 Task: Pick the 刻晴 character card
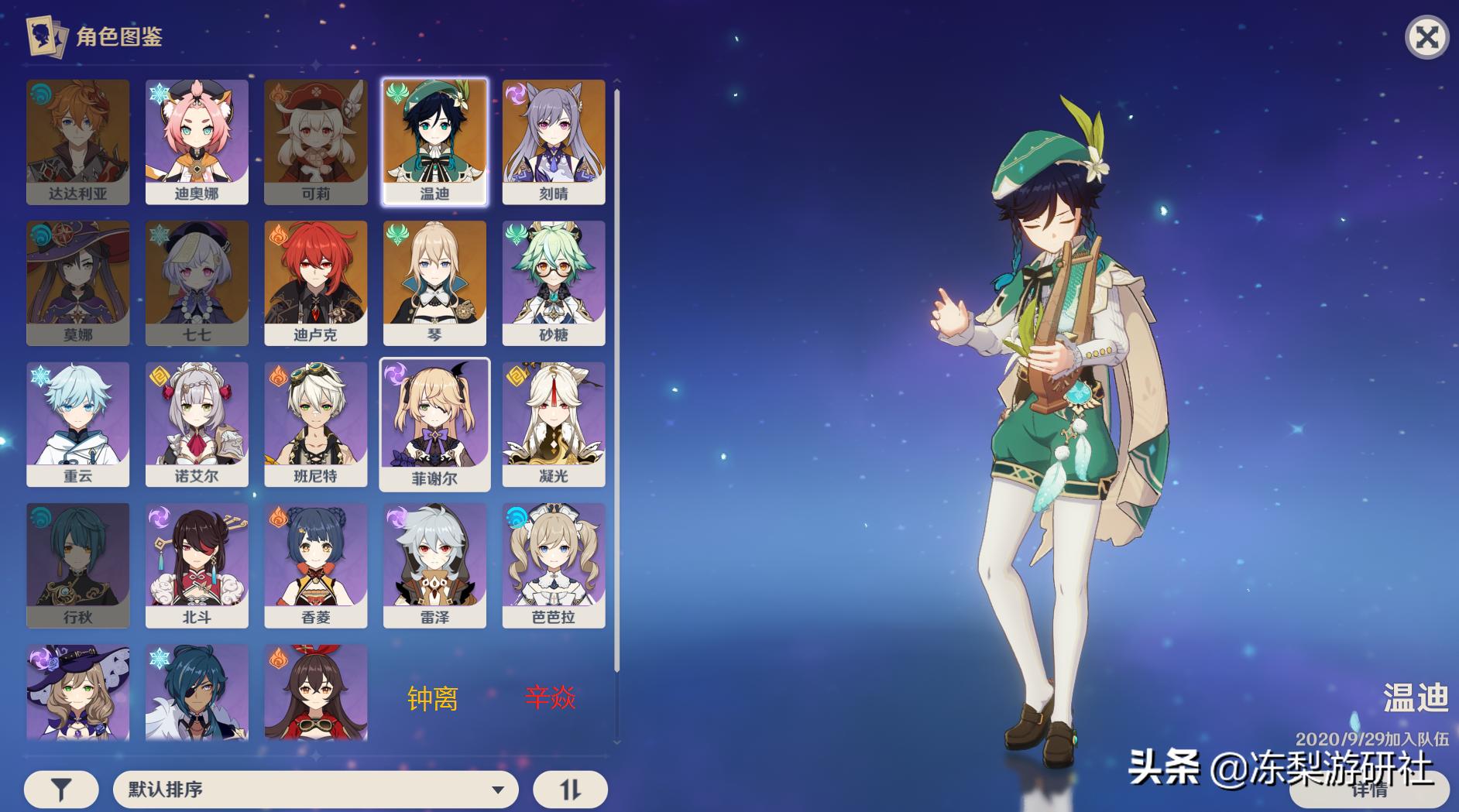coord(553,141)
